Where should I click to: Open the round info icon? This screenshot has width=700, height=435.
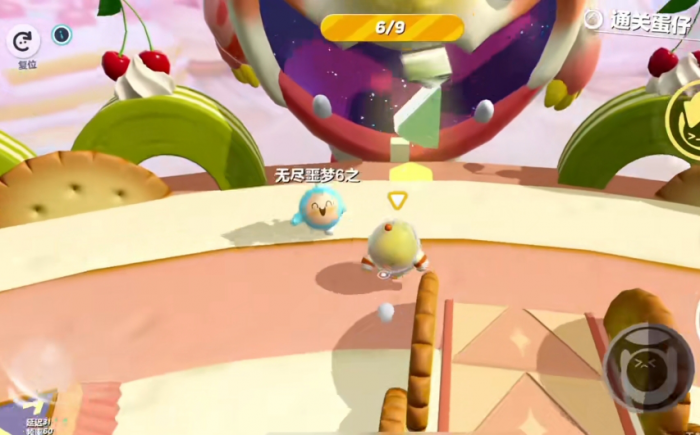pyautogui.click(x=62, y=35)
